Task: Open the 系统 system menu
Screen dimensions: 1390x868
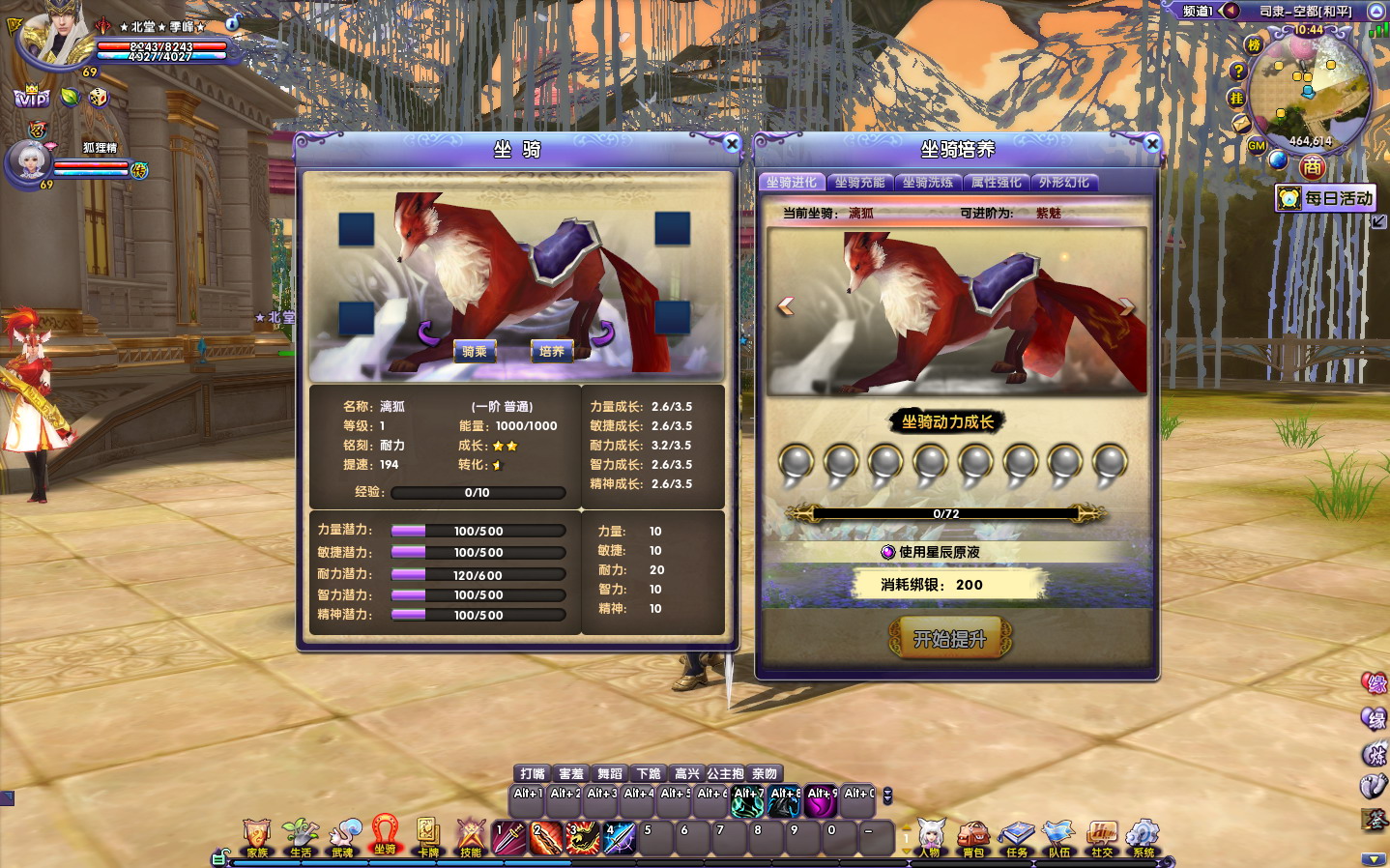Action: 1144,837
